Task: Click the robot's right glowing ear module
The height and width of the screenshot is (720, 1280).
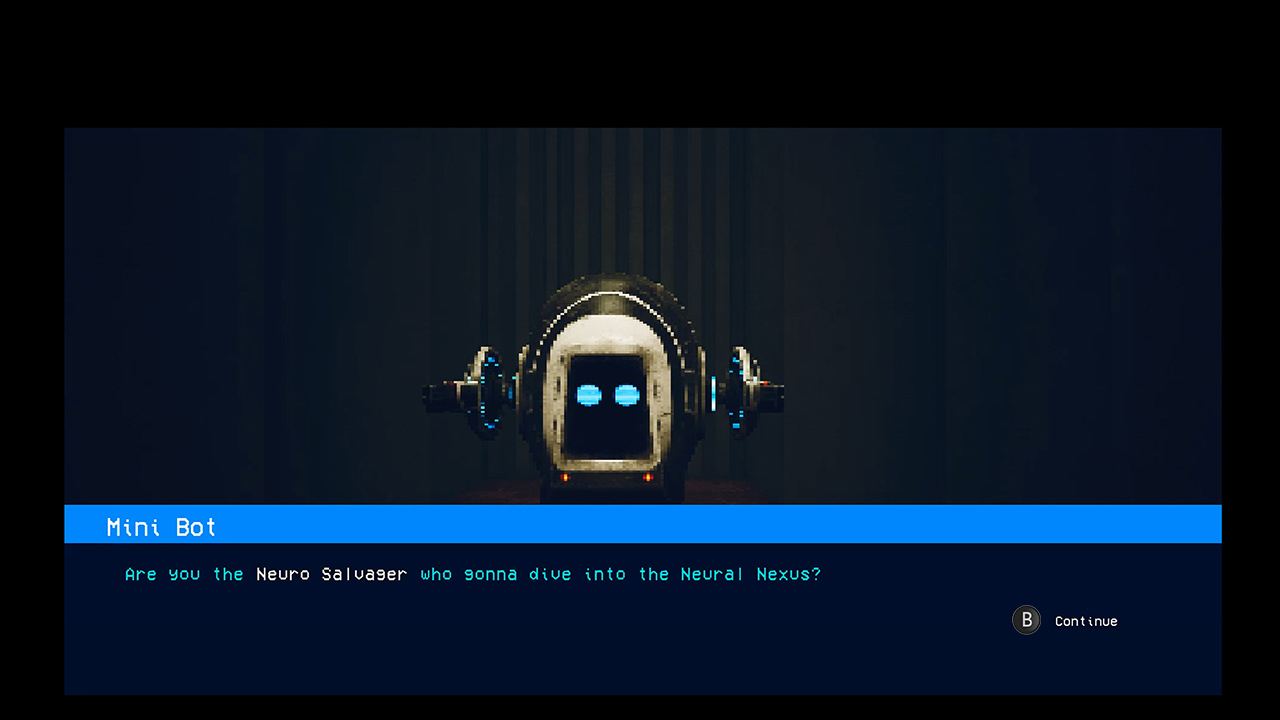Action: 736,392
